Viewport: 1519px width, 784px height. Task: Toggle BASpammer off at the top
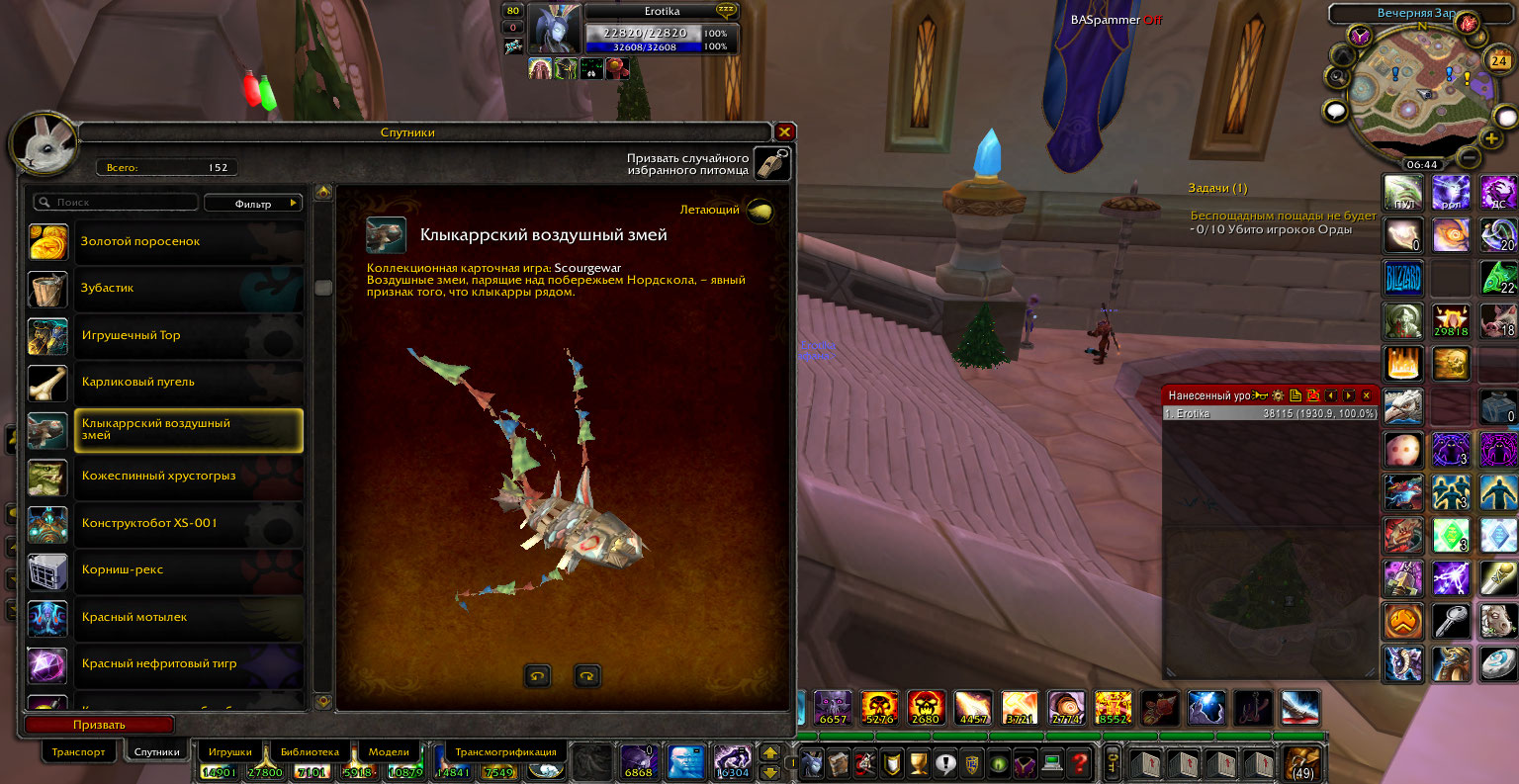[x=1154, y=19]
